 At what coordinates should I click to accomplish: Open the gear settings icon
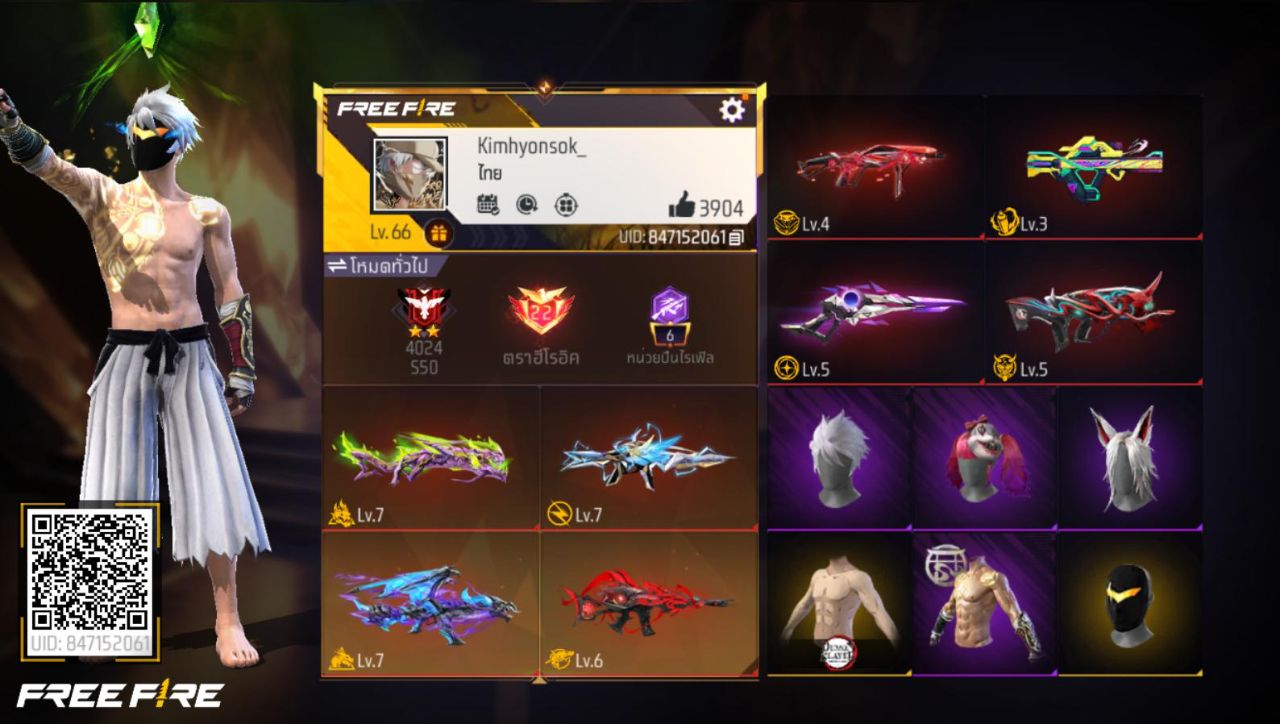(732, 110)
